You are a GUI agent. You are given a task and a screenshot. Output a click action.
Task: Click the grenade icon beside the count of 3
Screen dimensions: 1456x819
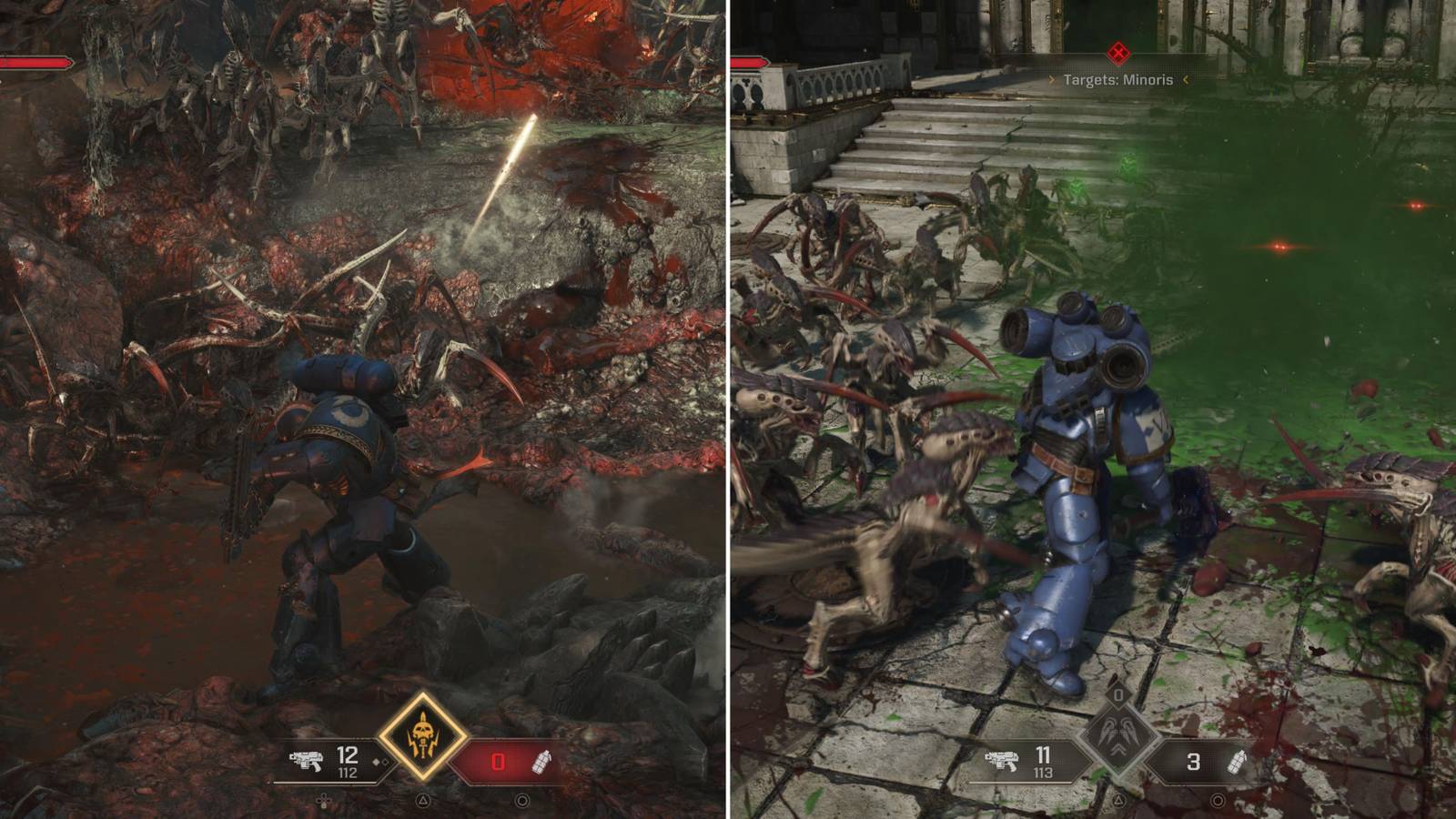pos(1236,763)
